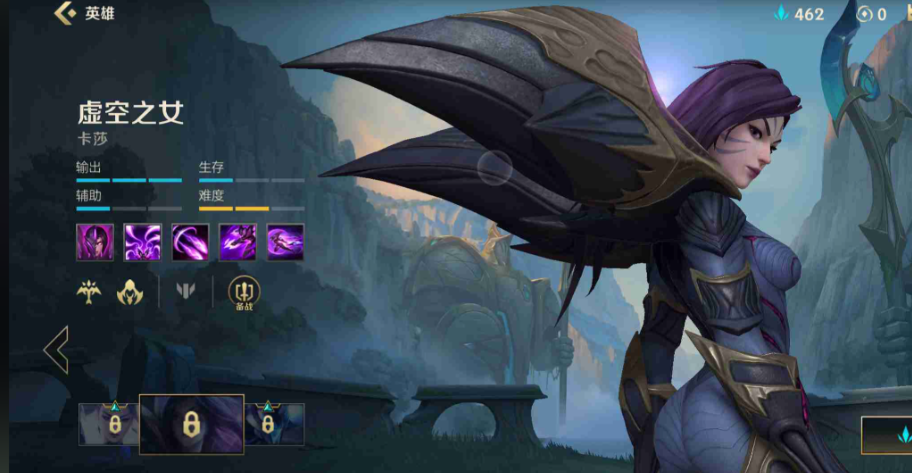This screenshot has width=912, height=473.
Task: Click the purchase button with blue currency
Action: [x=886, y=434]
